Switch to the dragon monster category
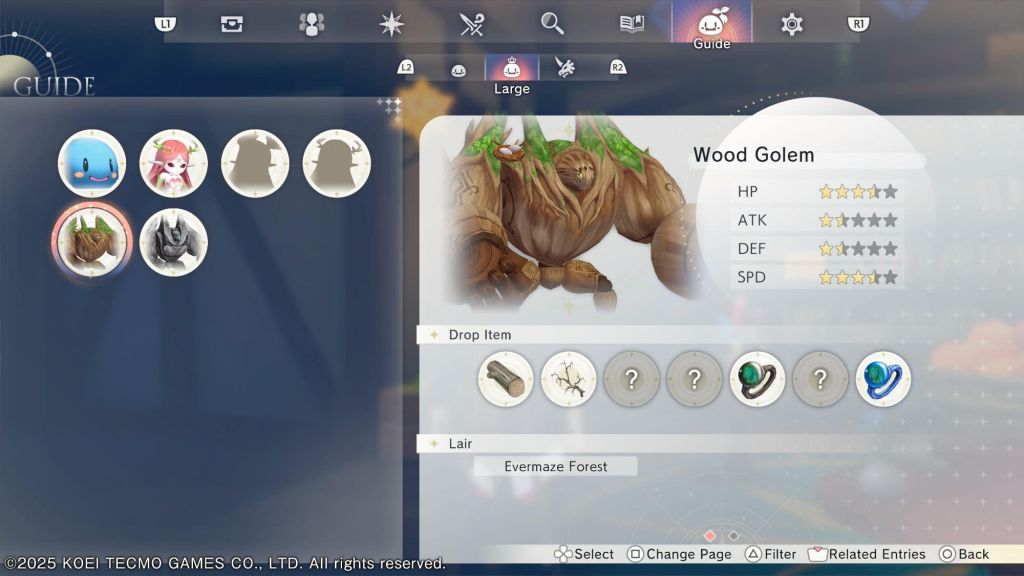Screen dimensions: 1024x576 click(x=565, y=69)
